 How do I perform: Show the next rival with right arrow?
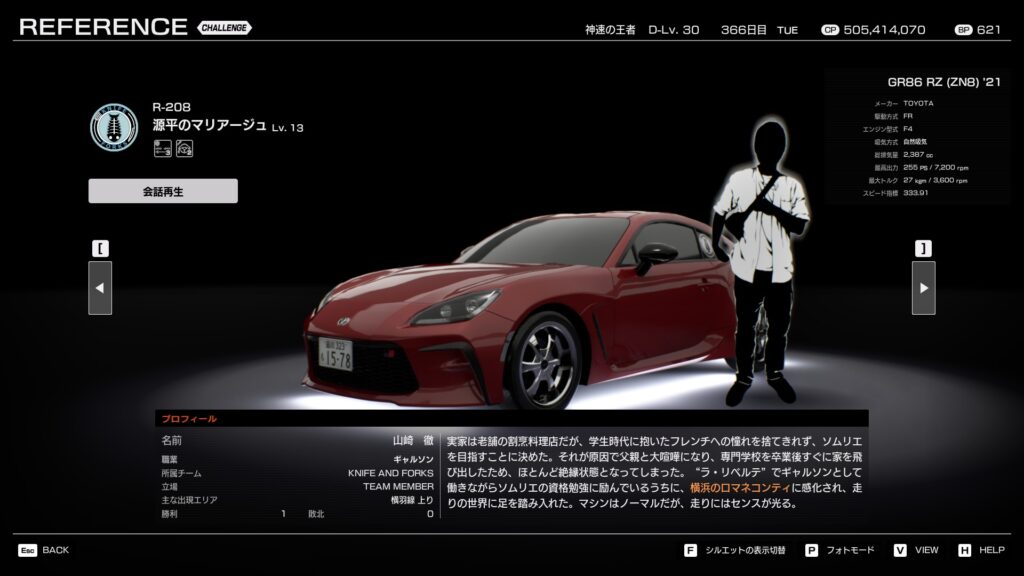pyautogui.click(x=923, y=288)
